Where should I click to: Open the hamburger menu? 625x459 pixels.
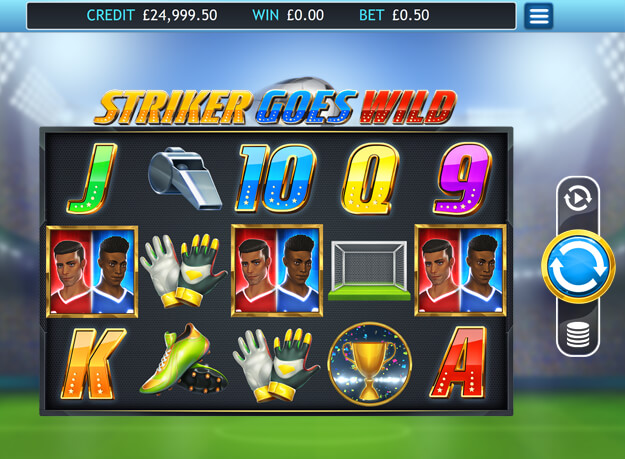[538, 16]
